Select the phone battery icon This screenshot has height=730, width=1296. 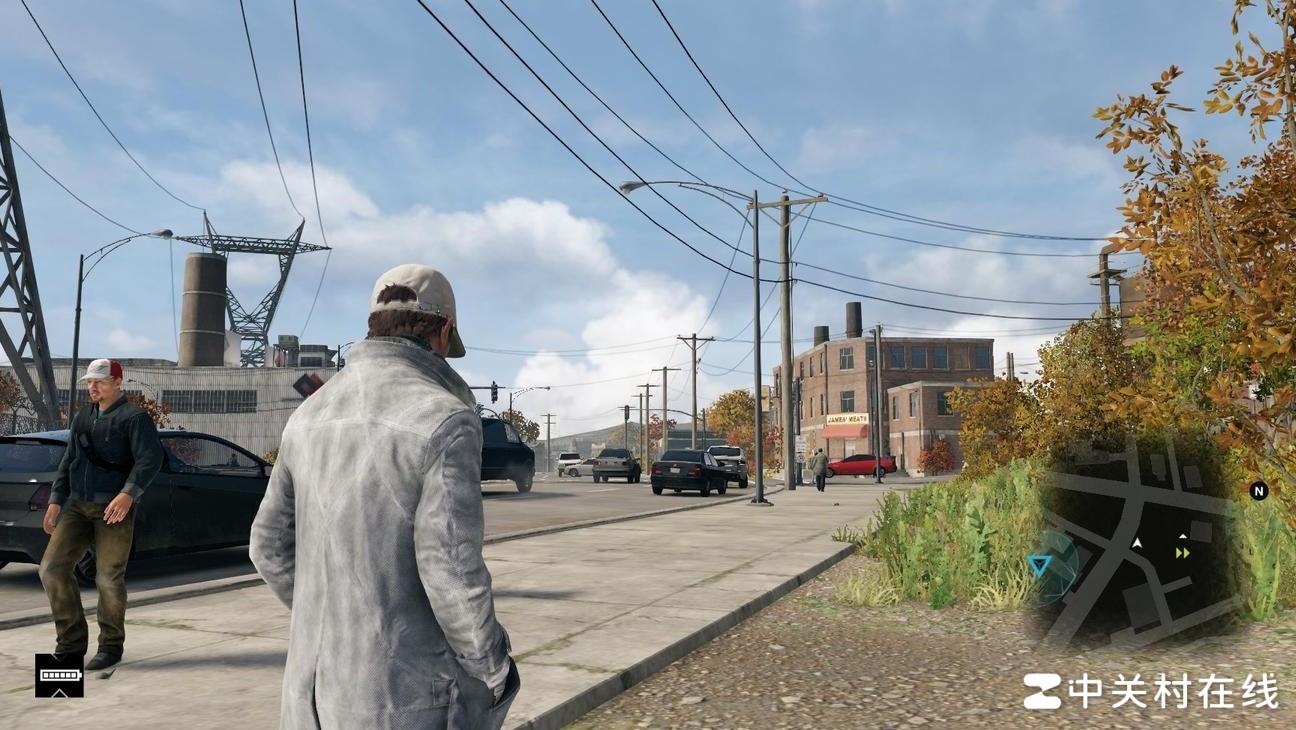[x=59, y=676]
